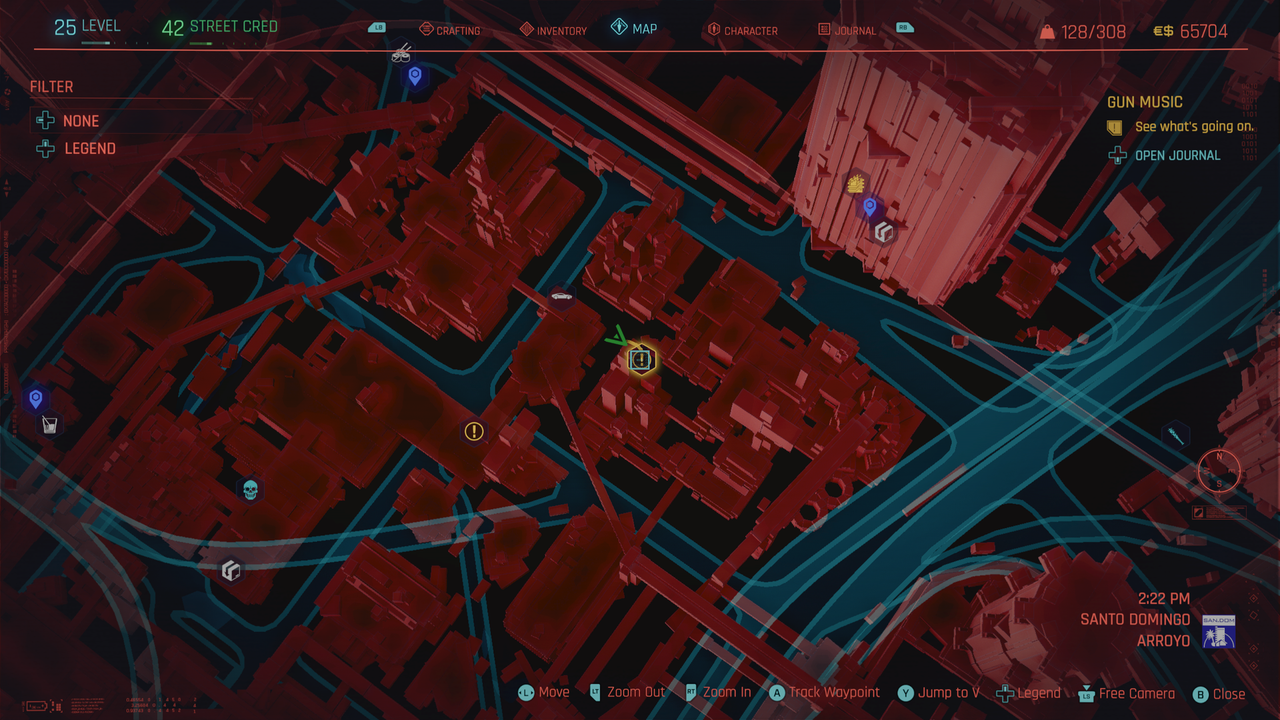1280x720 pixels.
Task: Select the Gun Music tracked quest
Action: (1144, 102)
